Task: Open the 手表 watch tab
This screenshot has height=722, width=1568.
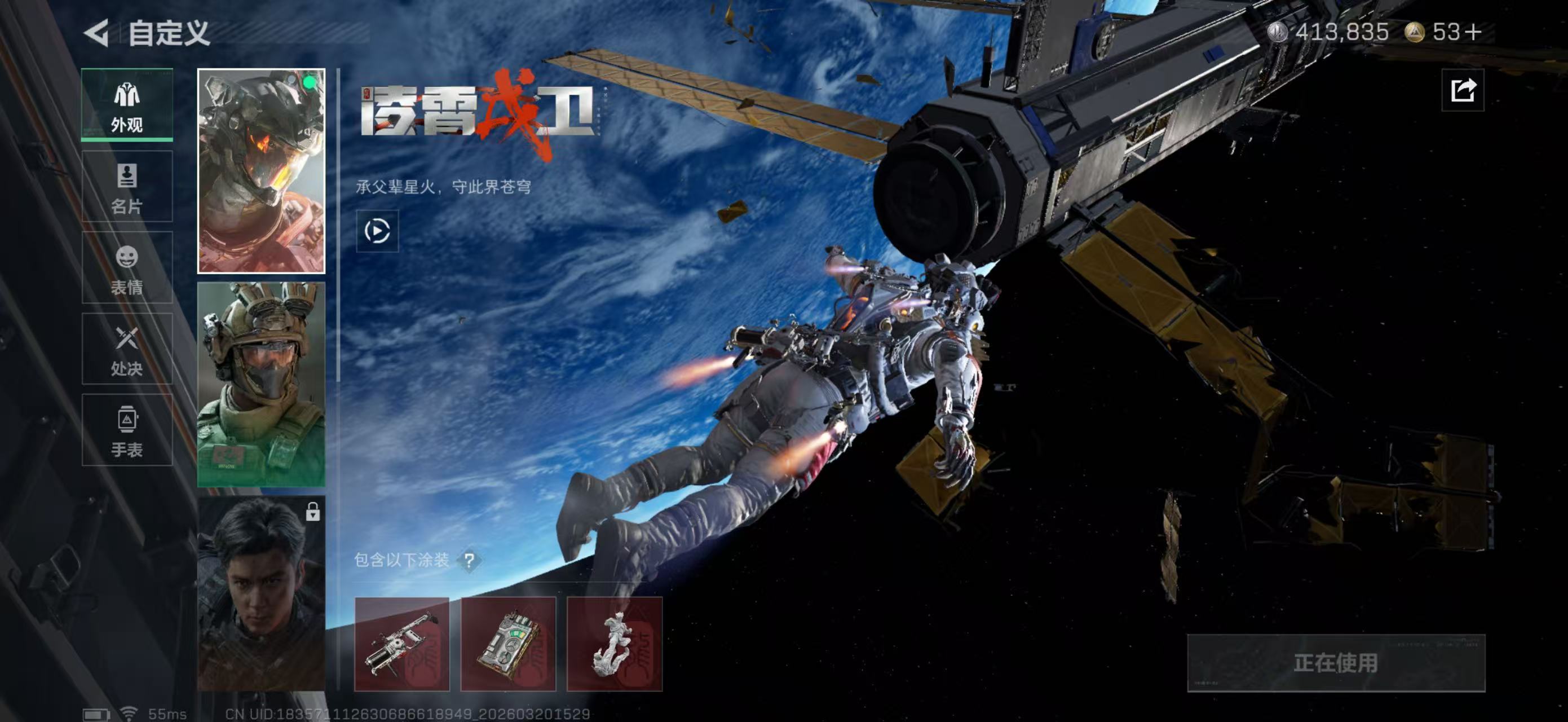Action: click(127, 430)
